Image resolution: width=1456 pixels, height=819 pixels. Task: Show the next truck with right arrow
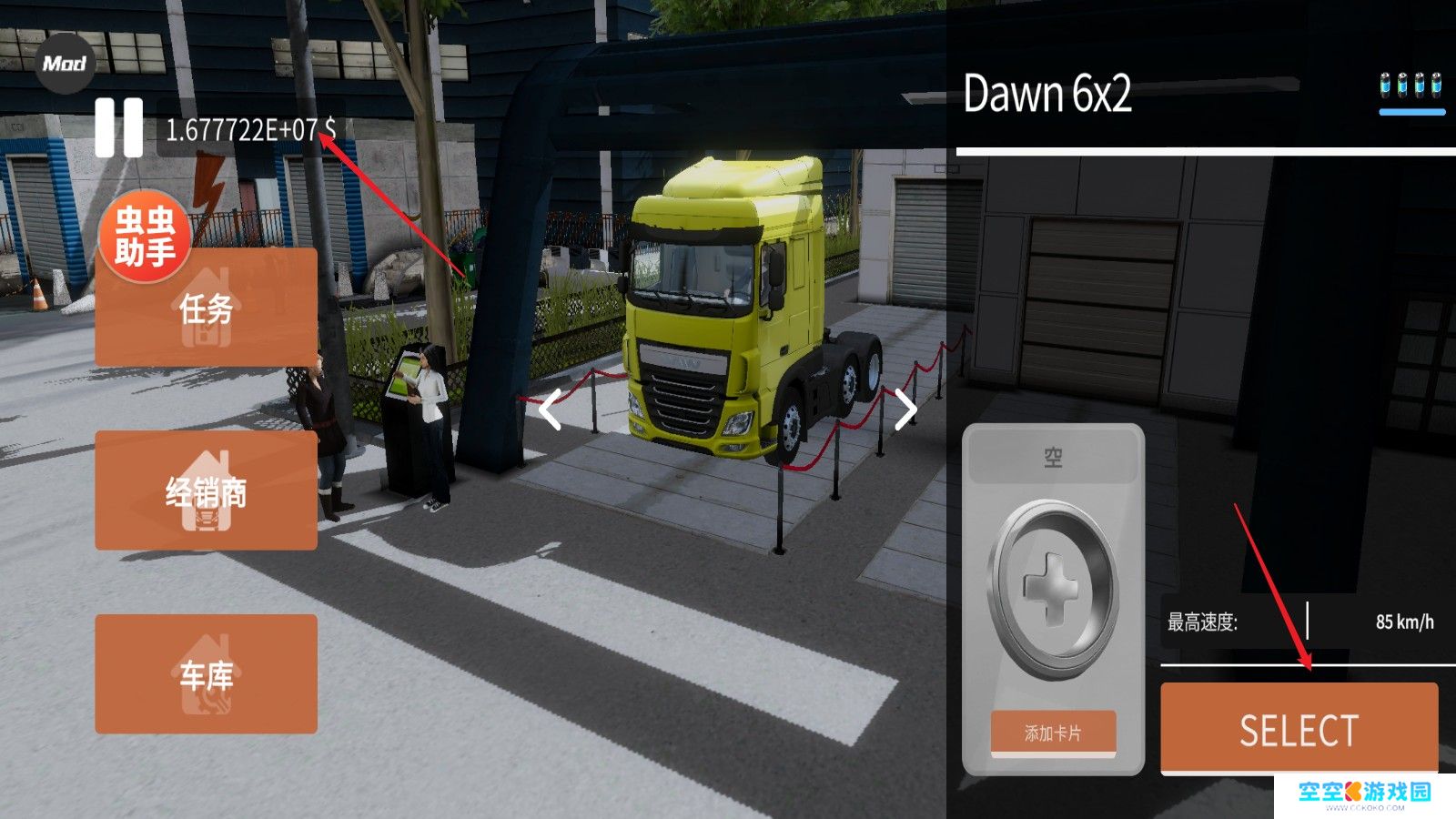tap(905, 409)
